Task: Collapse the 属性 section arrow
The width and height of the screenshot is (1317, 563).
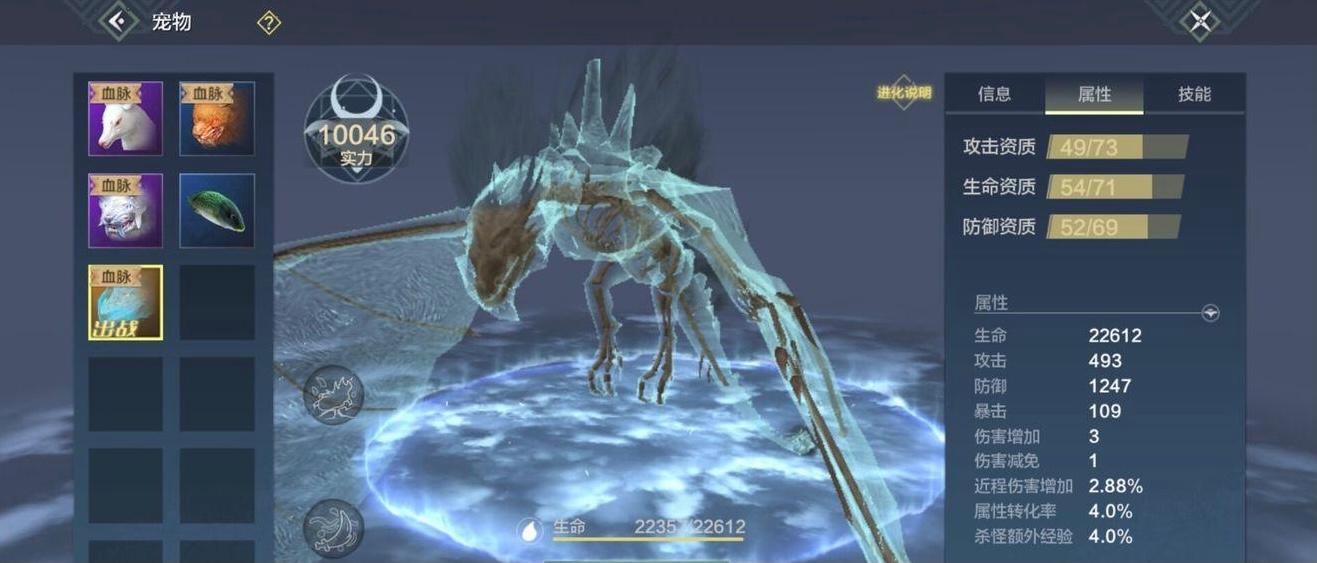Action: (1210, 313)
